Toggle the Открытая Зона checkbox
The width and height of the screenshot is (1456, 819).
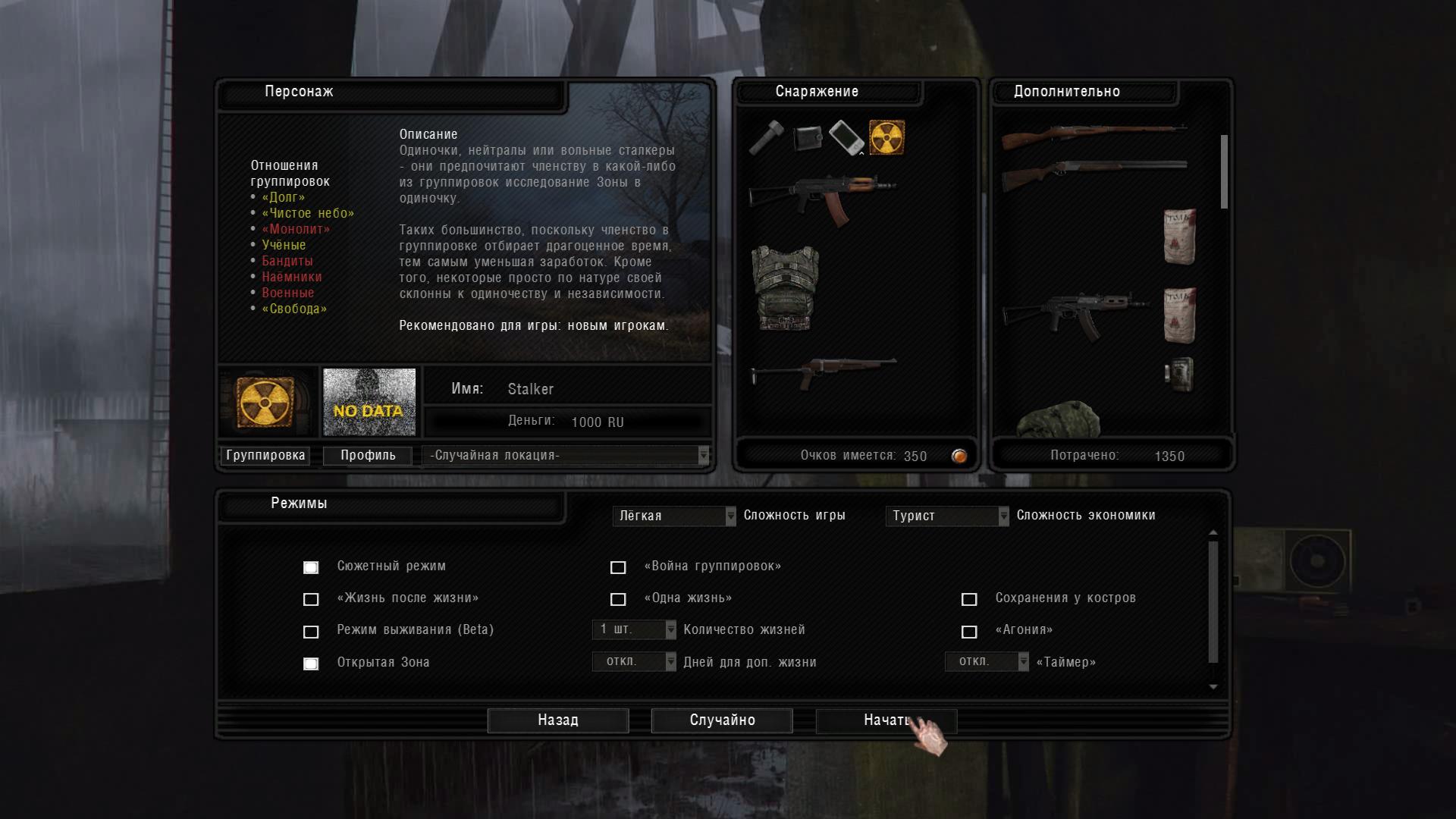(311, 664)
